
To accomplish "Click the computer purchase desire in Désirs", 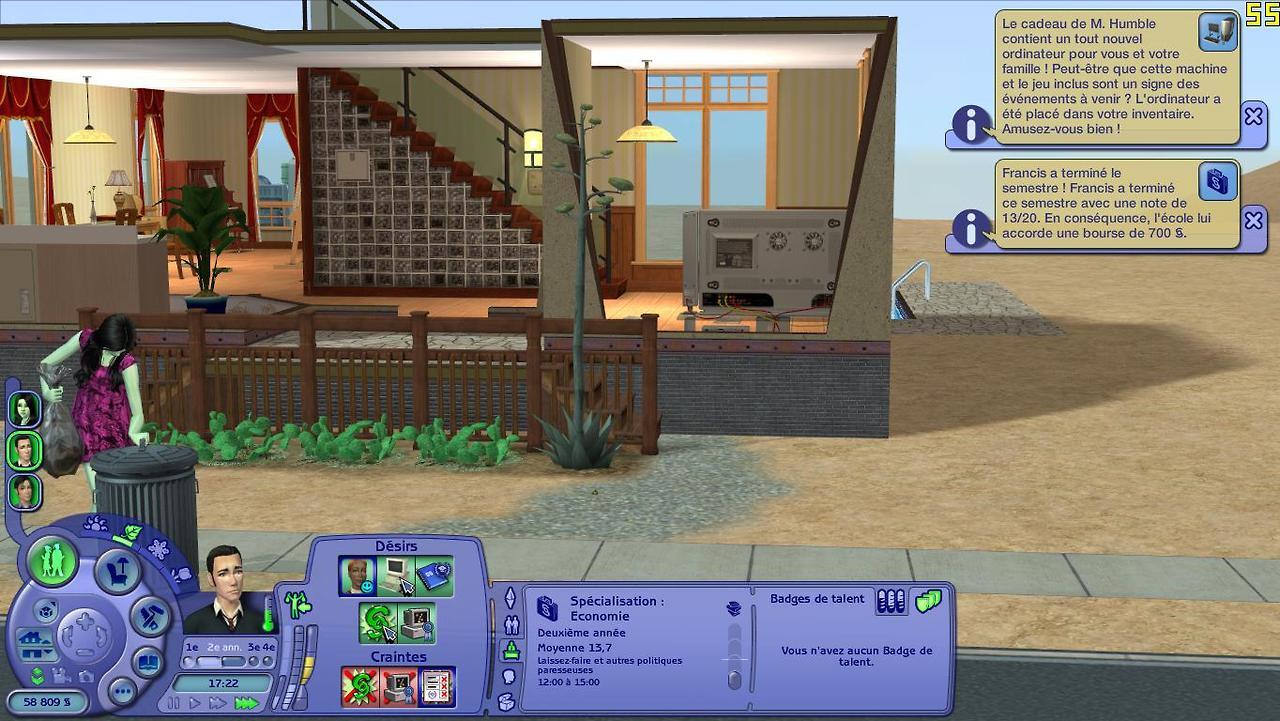I will 396,576.
